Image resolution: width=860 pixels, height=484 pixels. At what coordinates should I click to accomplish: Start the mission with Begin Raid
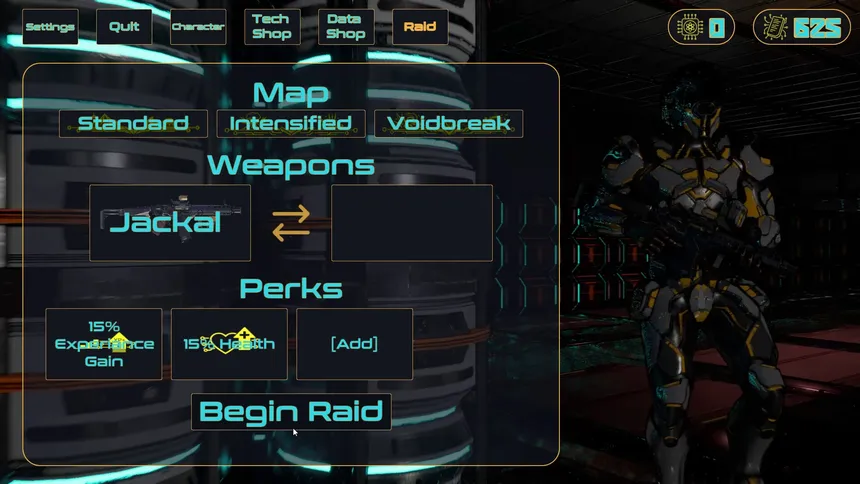pos(291,411)
